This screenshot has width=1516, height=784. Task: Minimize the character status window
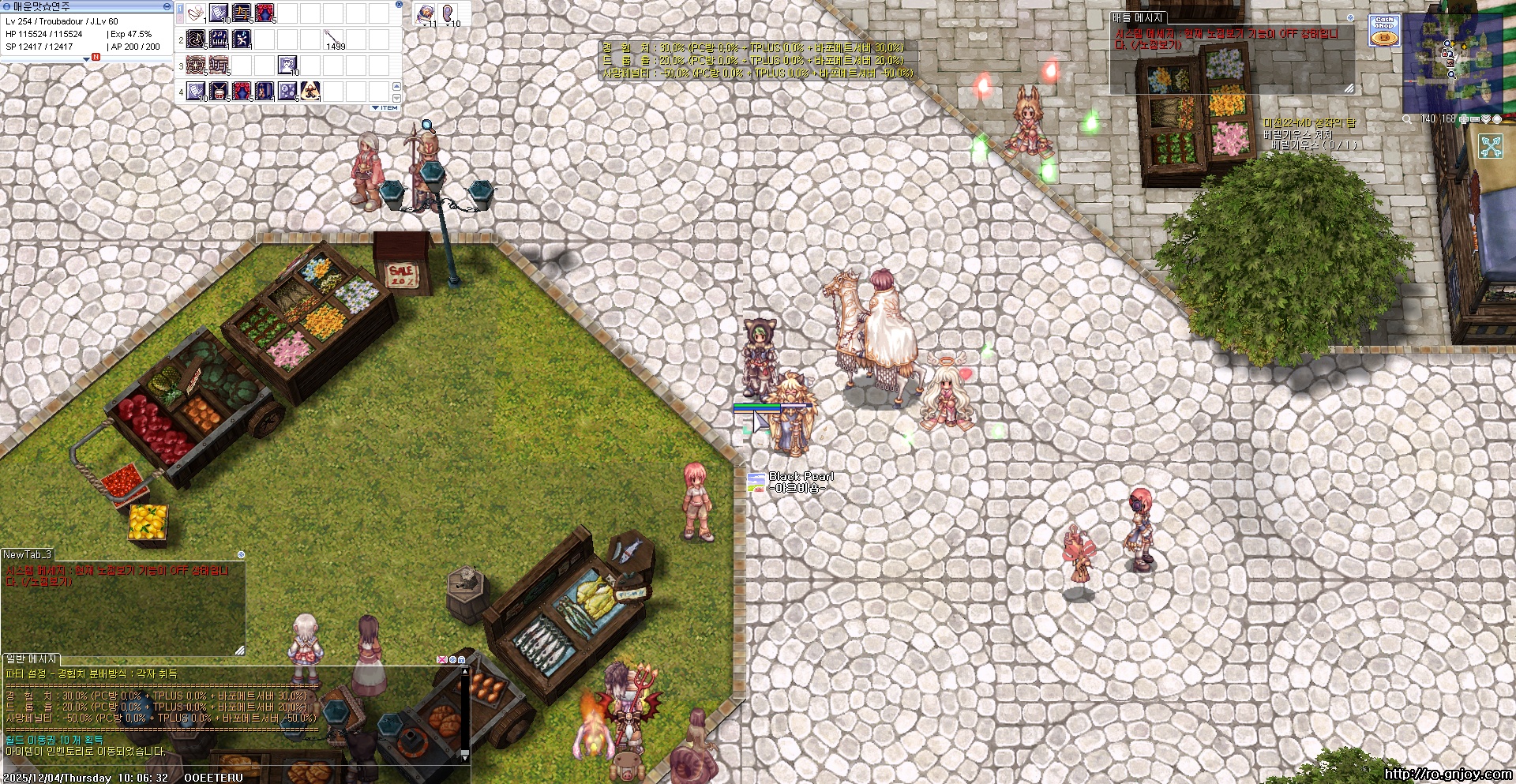[167, 6]
